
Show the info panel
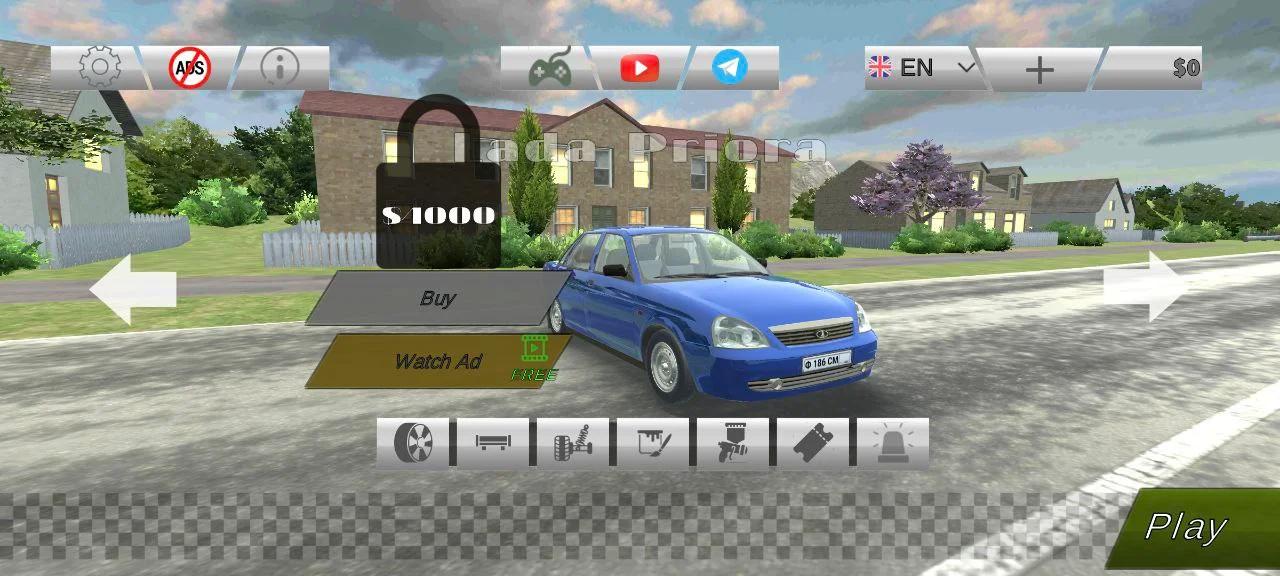(280, 68)
